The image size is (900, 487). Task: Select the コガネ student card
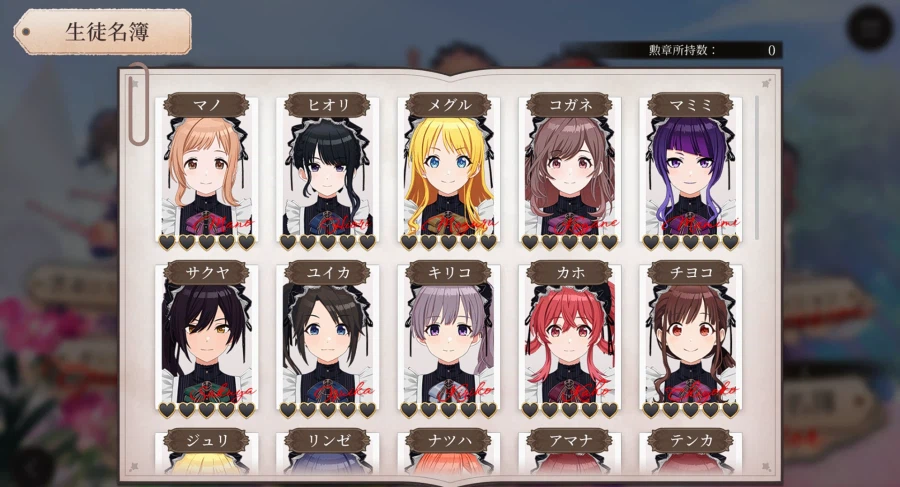click(x=569, y=170)
